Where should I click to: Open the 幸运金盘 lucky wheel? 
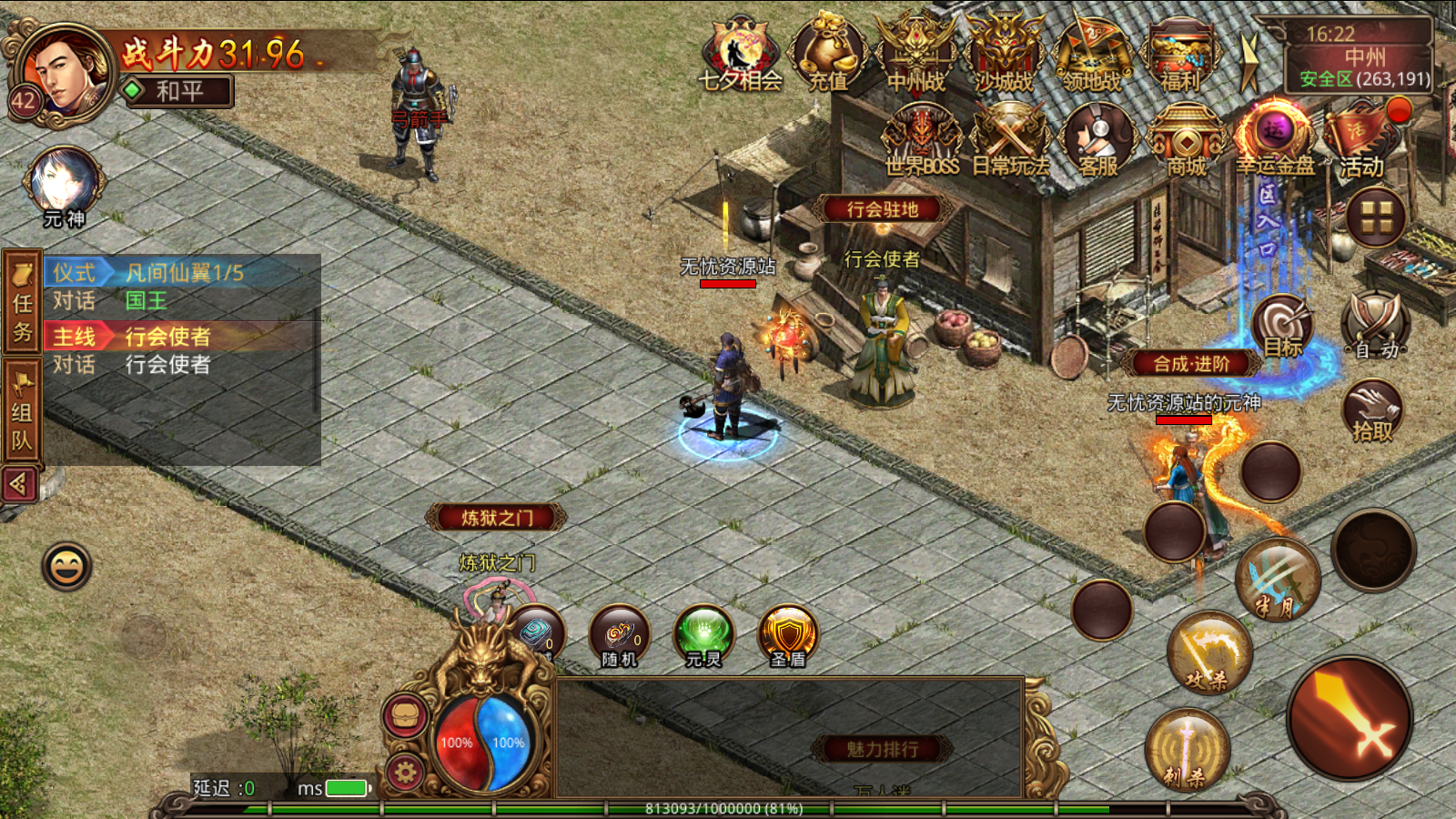pos(1274,138)
